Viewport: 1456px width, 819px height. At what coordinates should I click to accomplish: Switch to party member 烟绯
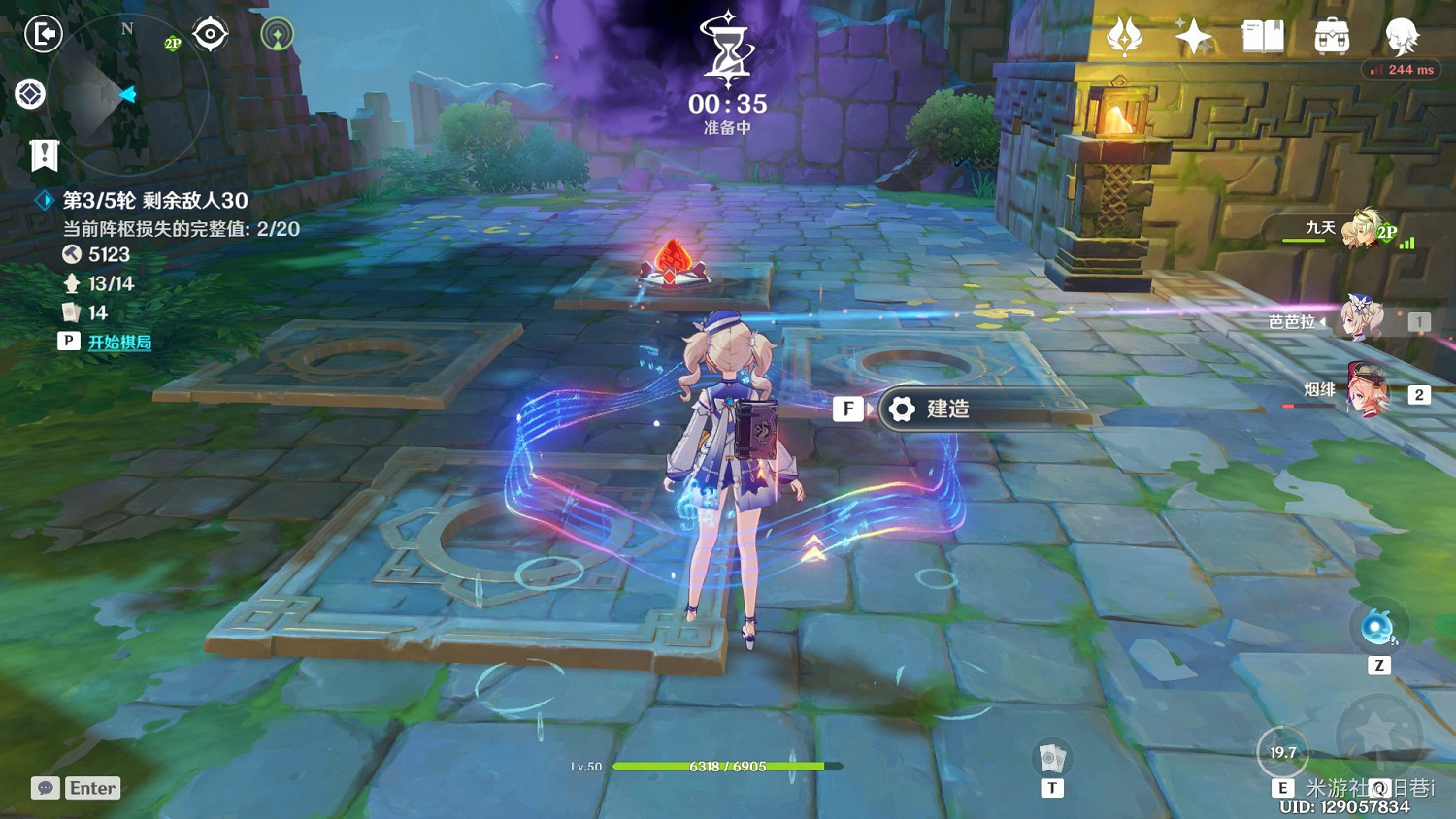(1367, 388)
